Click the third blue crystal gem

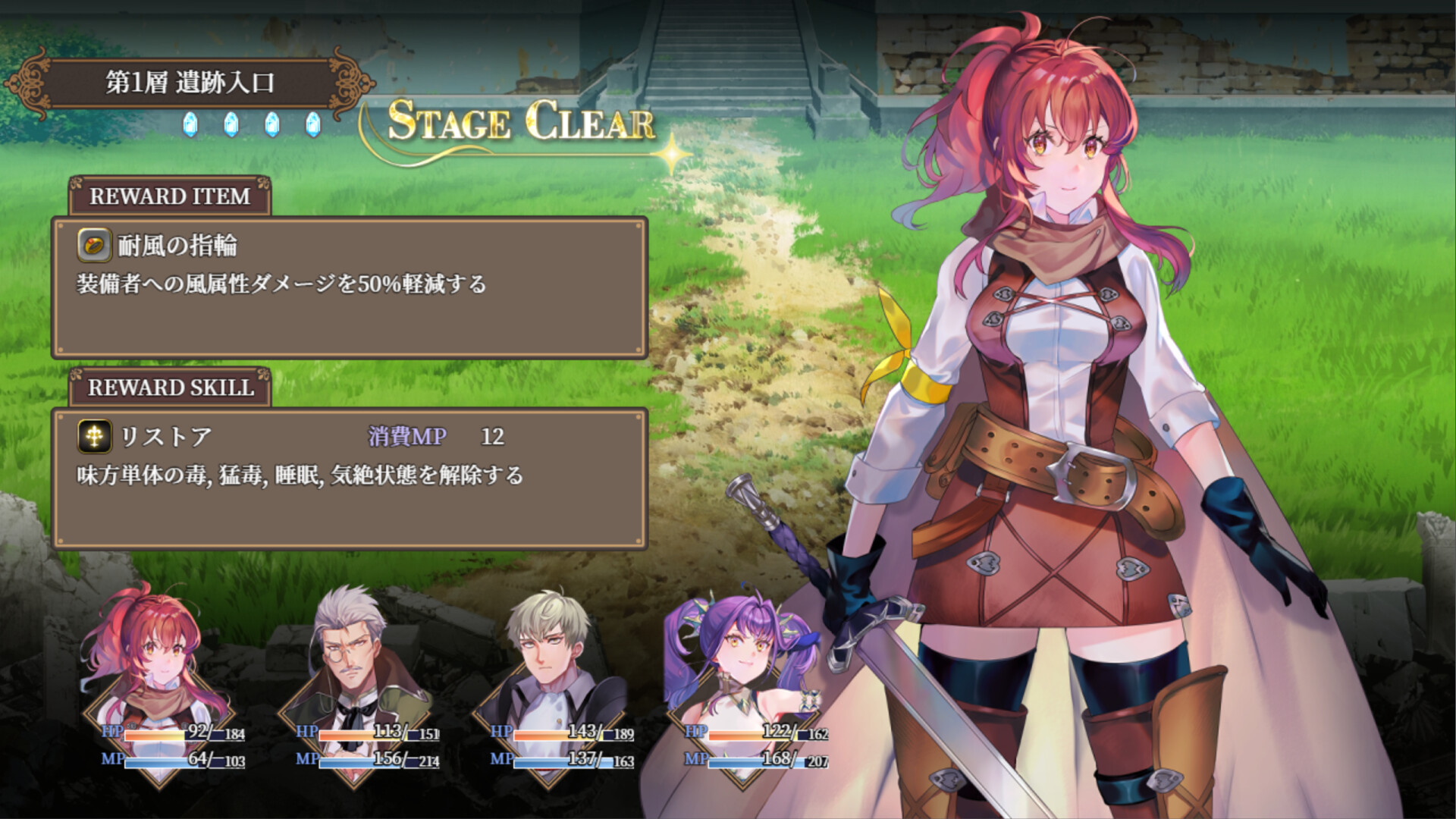point(271,126)
